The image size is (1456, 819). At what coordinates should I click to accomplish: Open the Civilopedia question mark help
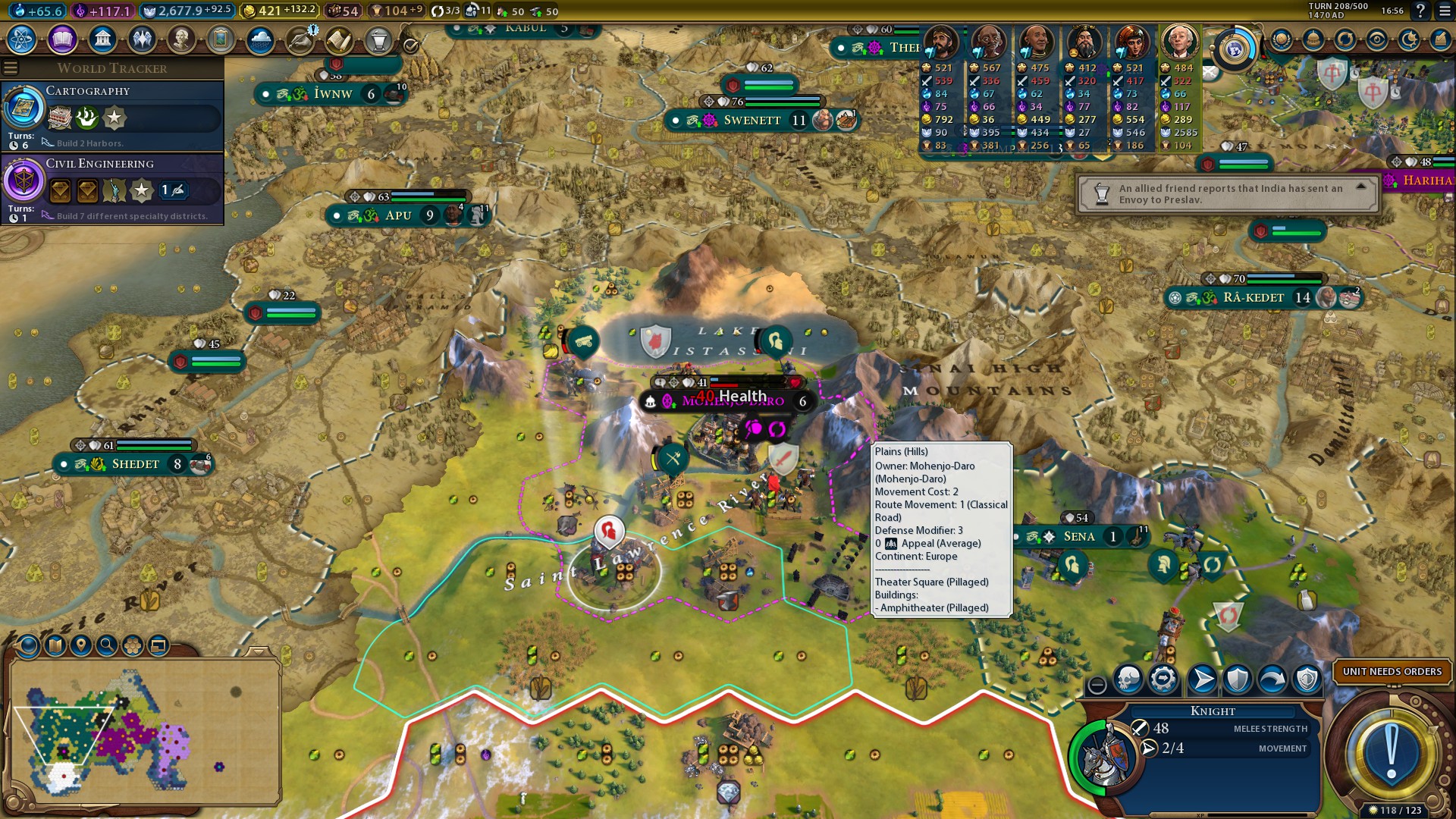1420,11
